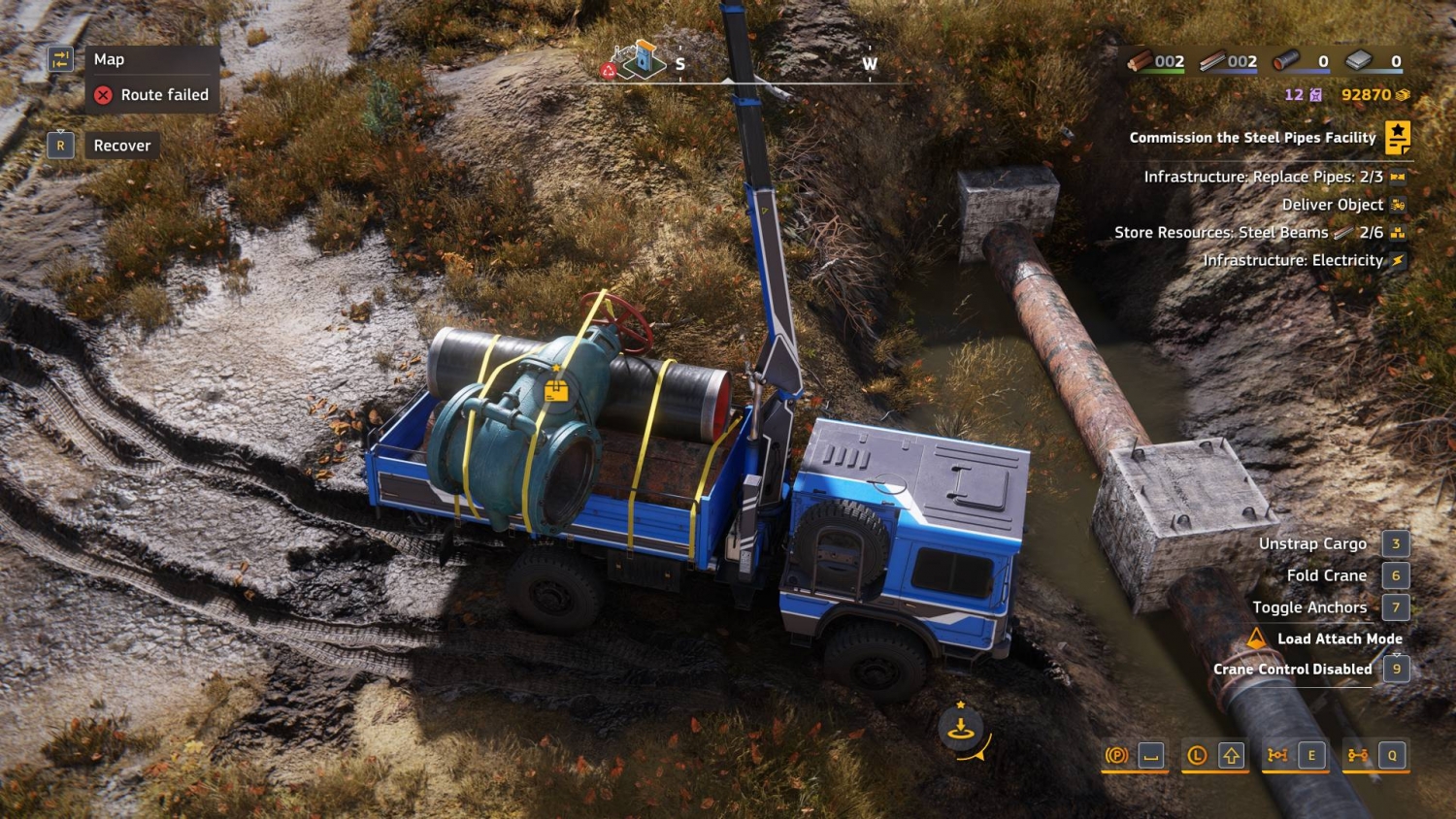The height and width of the screenshot is (819, 1456).
Task: Open the Commission the Steel Pipes Facility objective
Action: point(1252,138)
